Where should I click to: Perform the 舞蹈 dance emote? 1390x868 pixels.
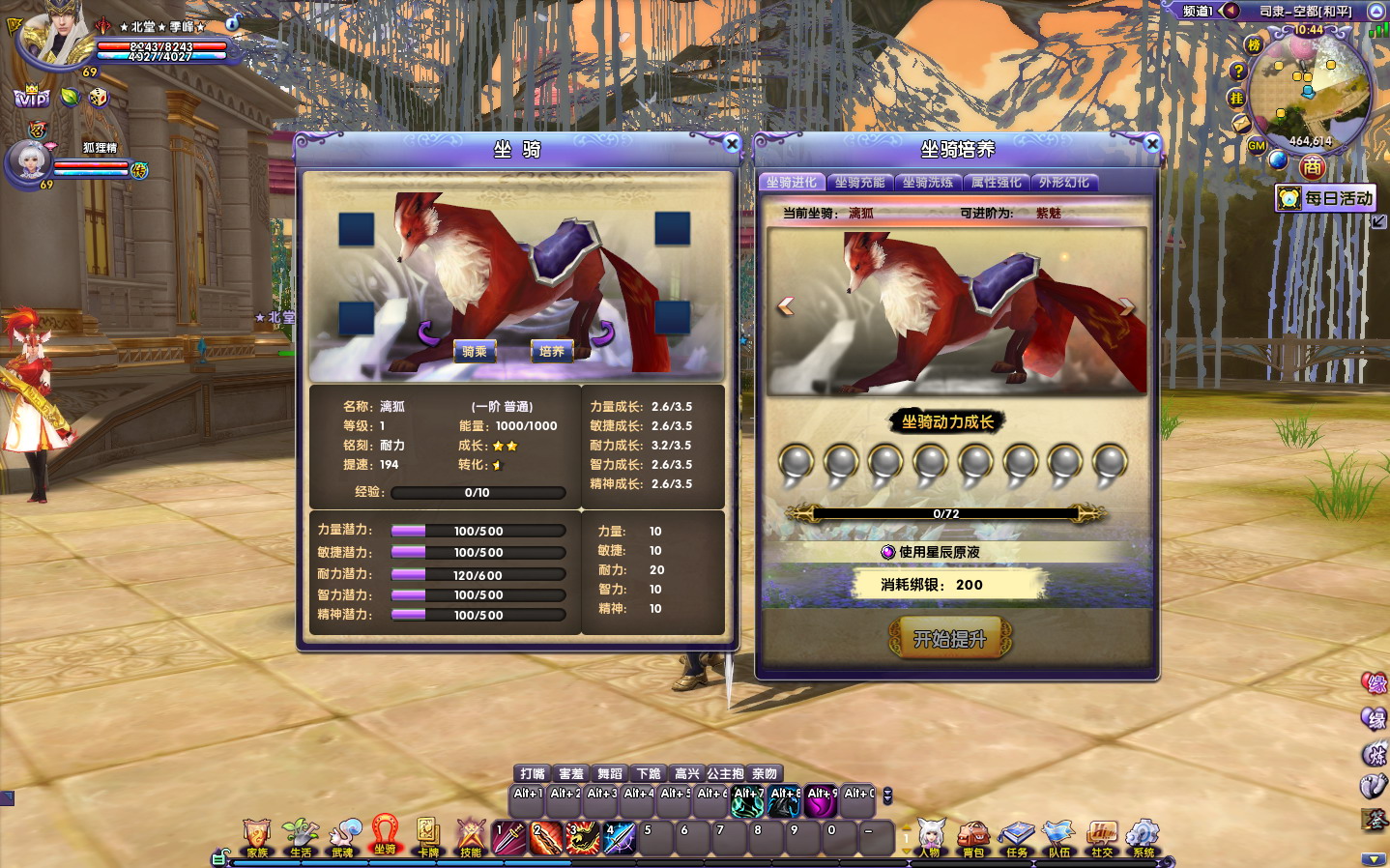point(609,774)
